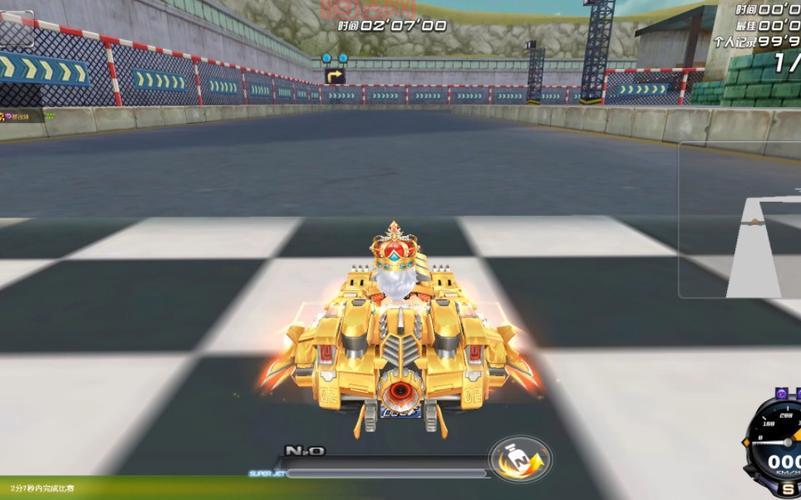Activate the nitro bottle boost icon
Image resolution: width=801 pixels, height=500 pixels.
click(518, 459)
